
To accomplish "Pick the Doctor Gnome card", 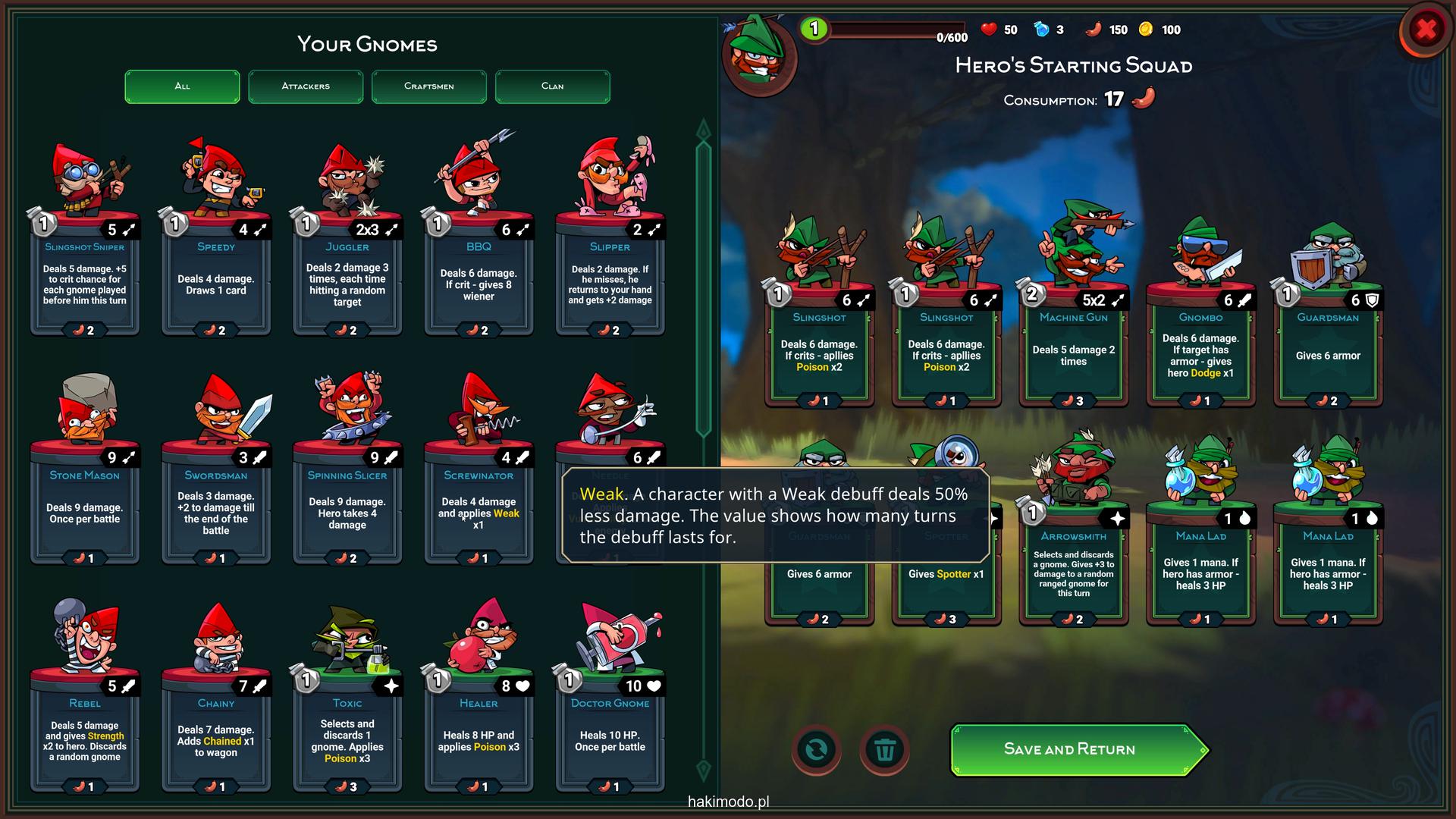I will pos(610,736).
